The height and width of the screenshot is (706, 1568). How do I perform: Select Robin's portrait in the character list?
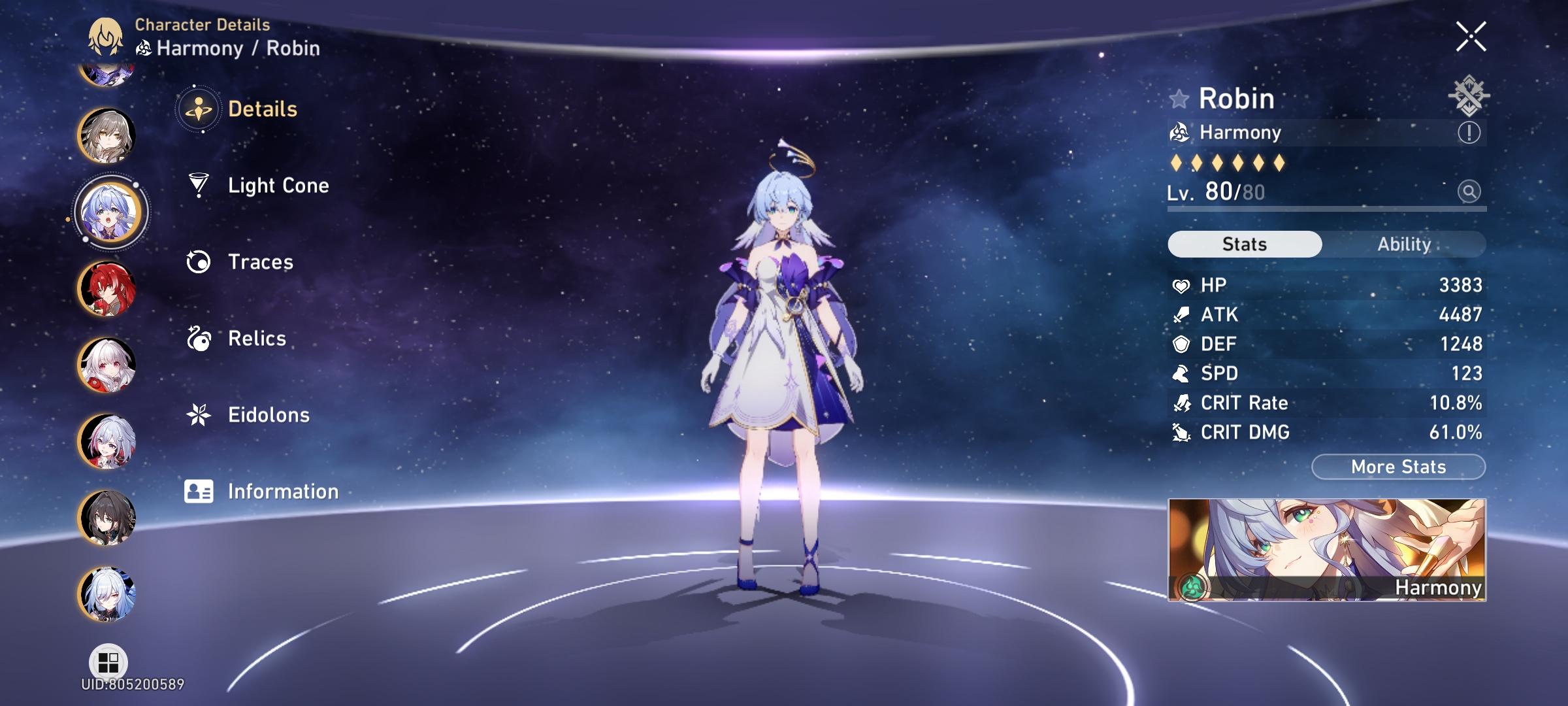(x=111, y=212)
